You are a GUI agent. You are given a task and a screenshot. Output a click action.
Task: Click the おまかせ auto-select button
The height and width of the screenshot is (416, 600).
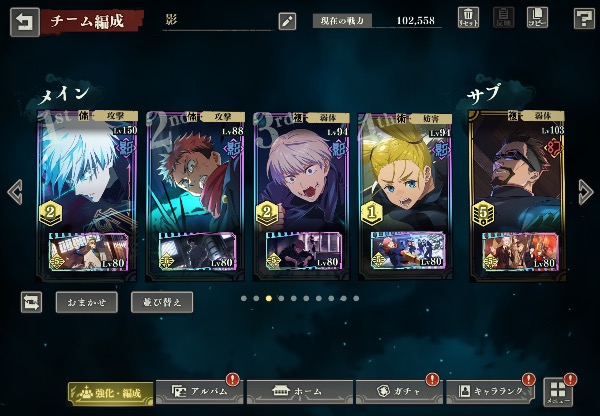(86, 301)
